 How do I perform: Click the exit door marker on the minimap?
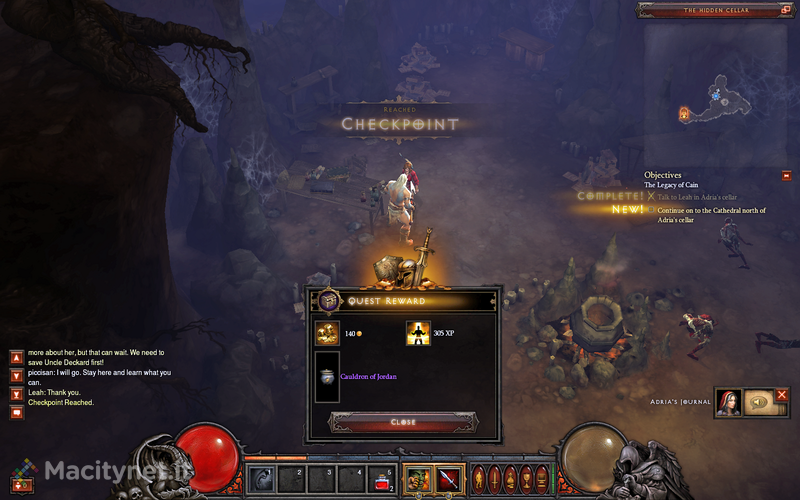pyautogui.click(x=685, y=114)
